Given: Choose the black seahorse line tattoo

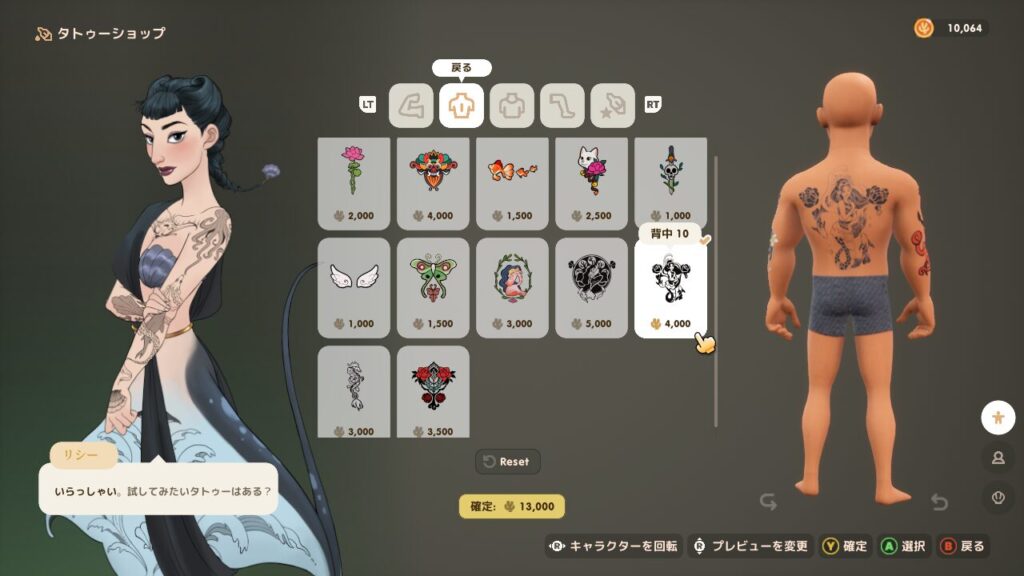Looking at the screenshot, I should [x=353, y=391].
